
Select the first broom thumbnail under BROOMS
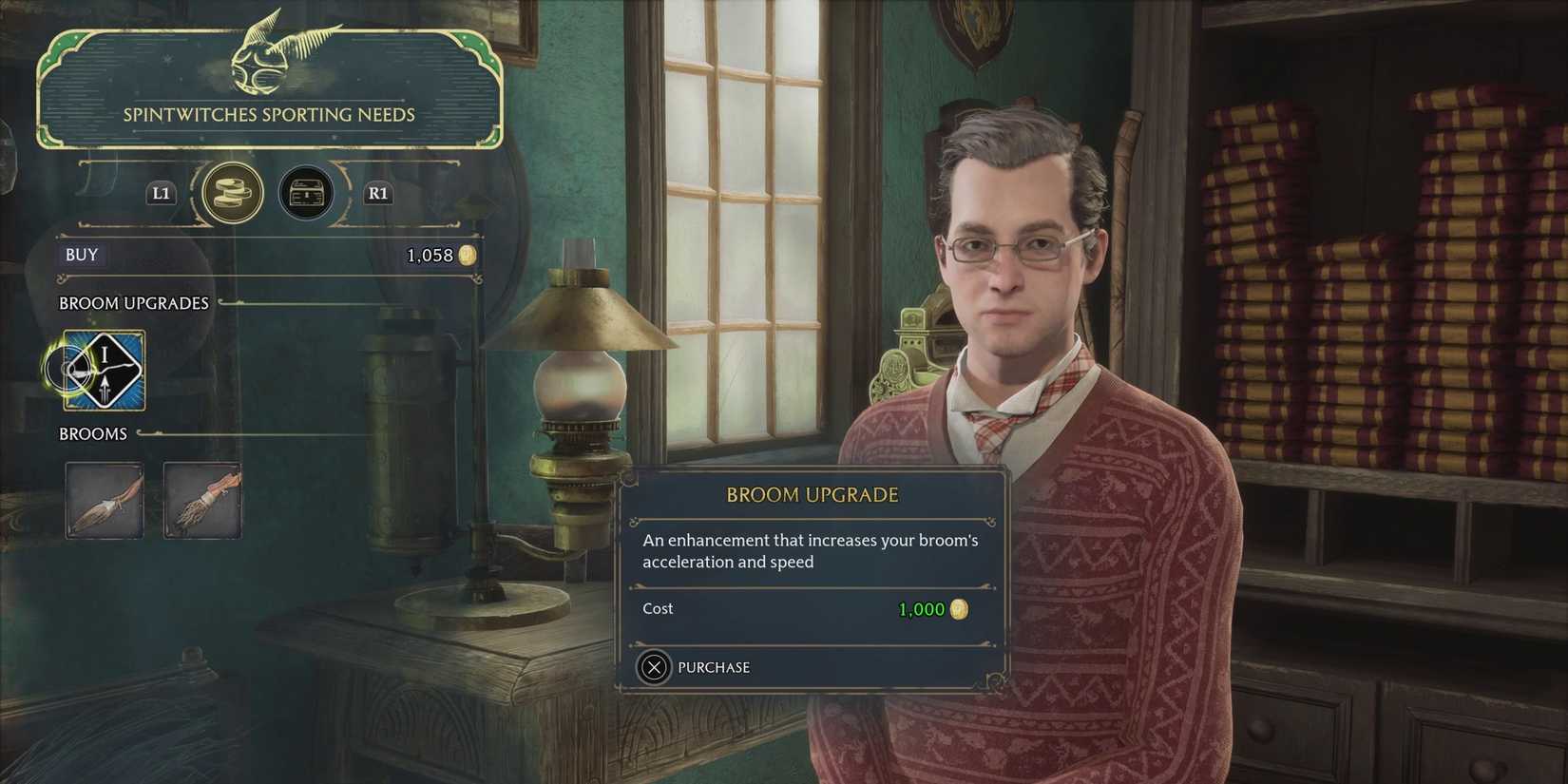click(x=105, y=501)
